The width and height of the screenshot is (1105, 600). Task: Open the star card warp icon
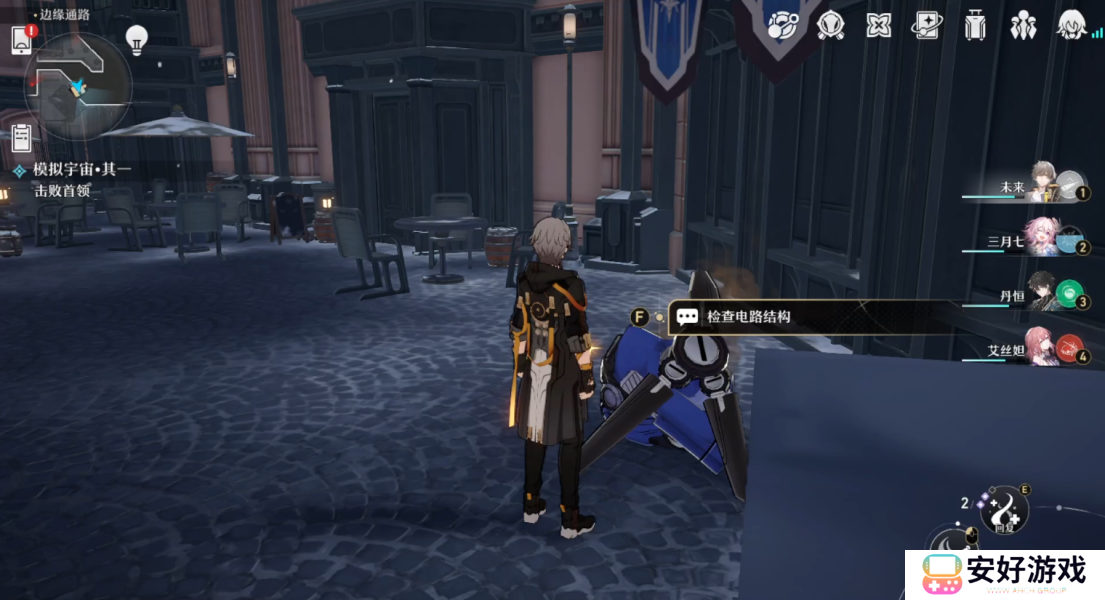click(926, 26)
